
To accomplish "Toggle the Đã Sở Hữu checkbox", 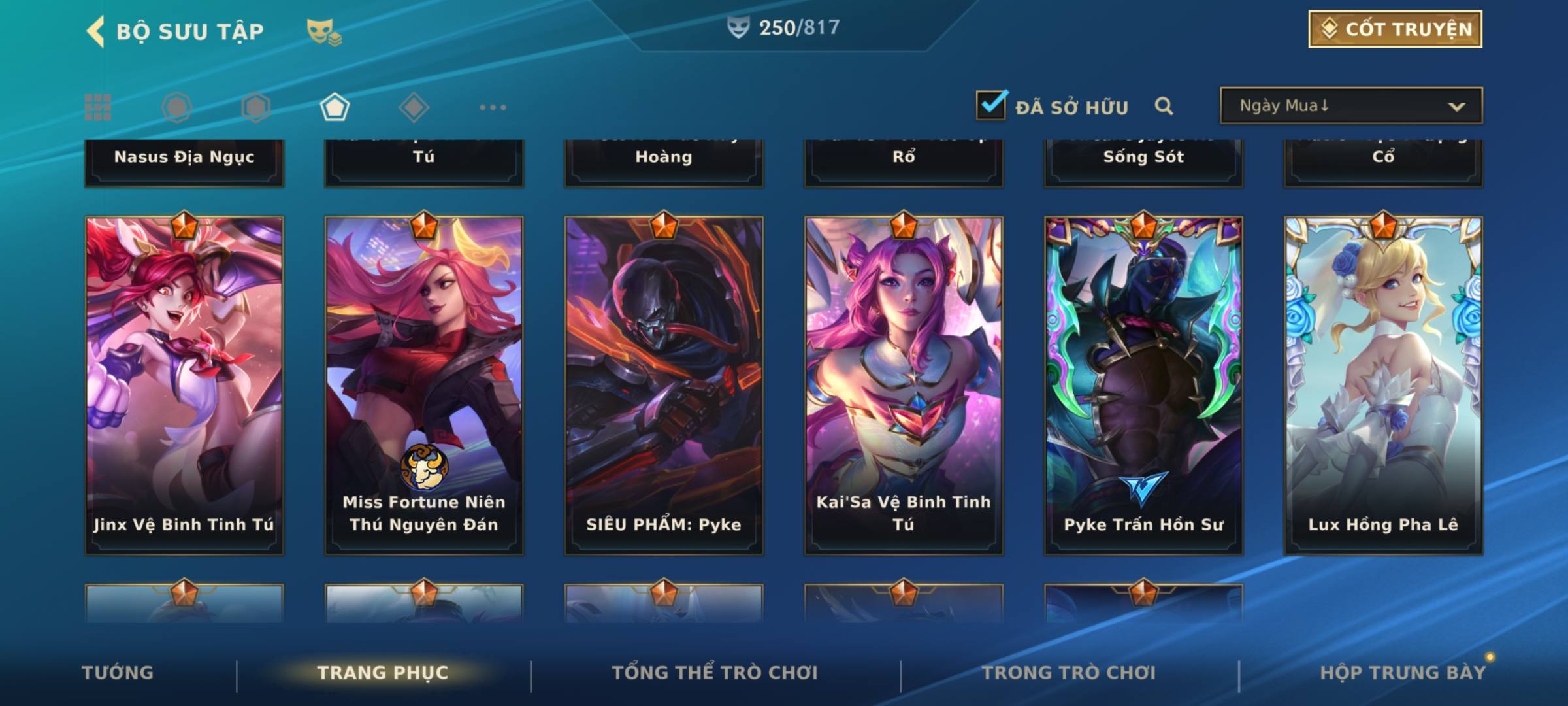I will (991, 105).
